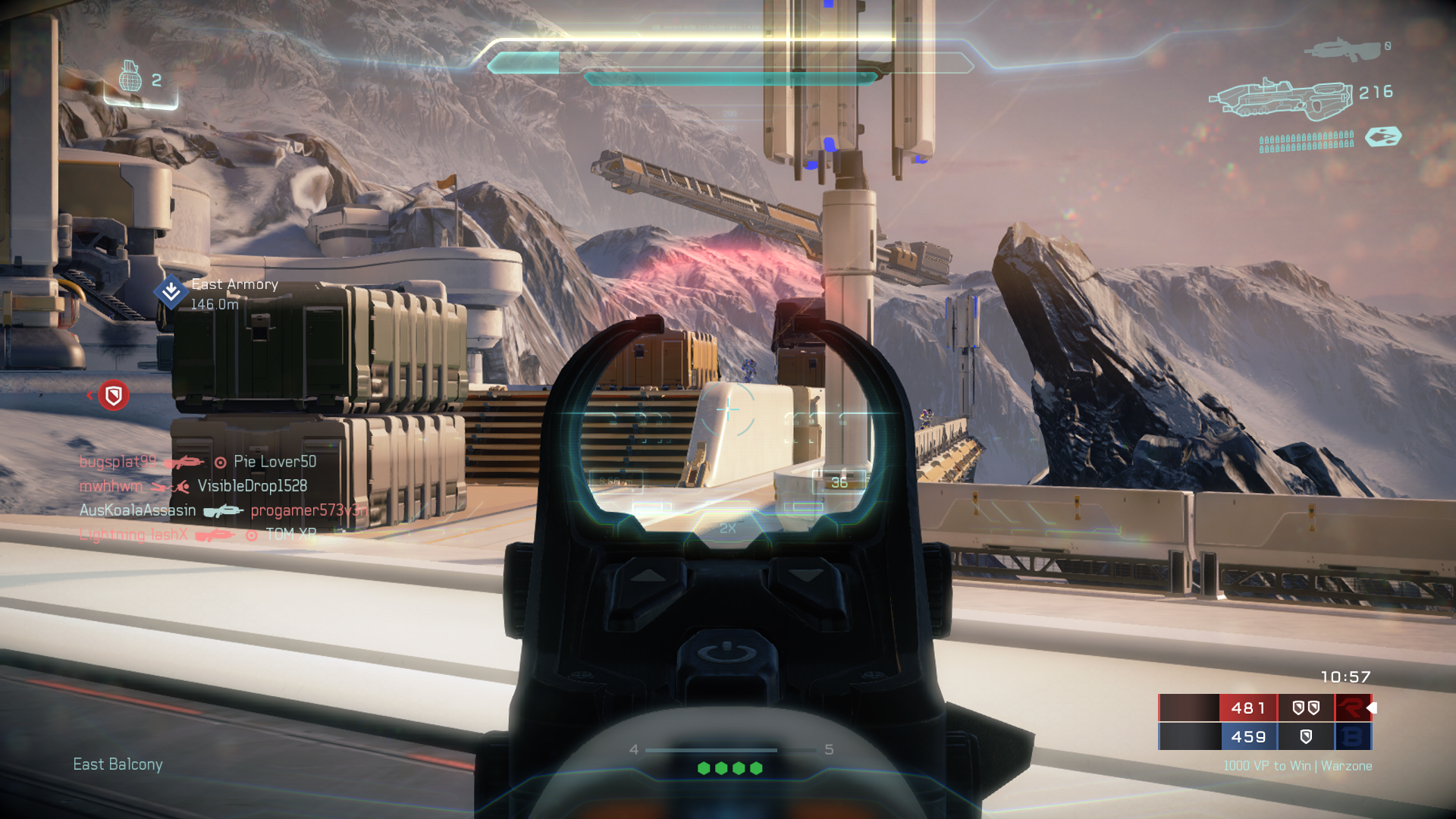Click the blue team emblem
Image resolution: width=1456 pixels, height=819 pixels.
[1352, 736]
